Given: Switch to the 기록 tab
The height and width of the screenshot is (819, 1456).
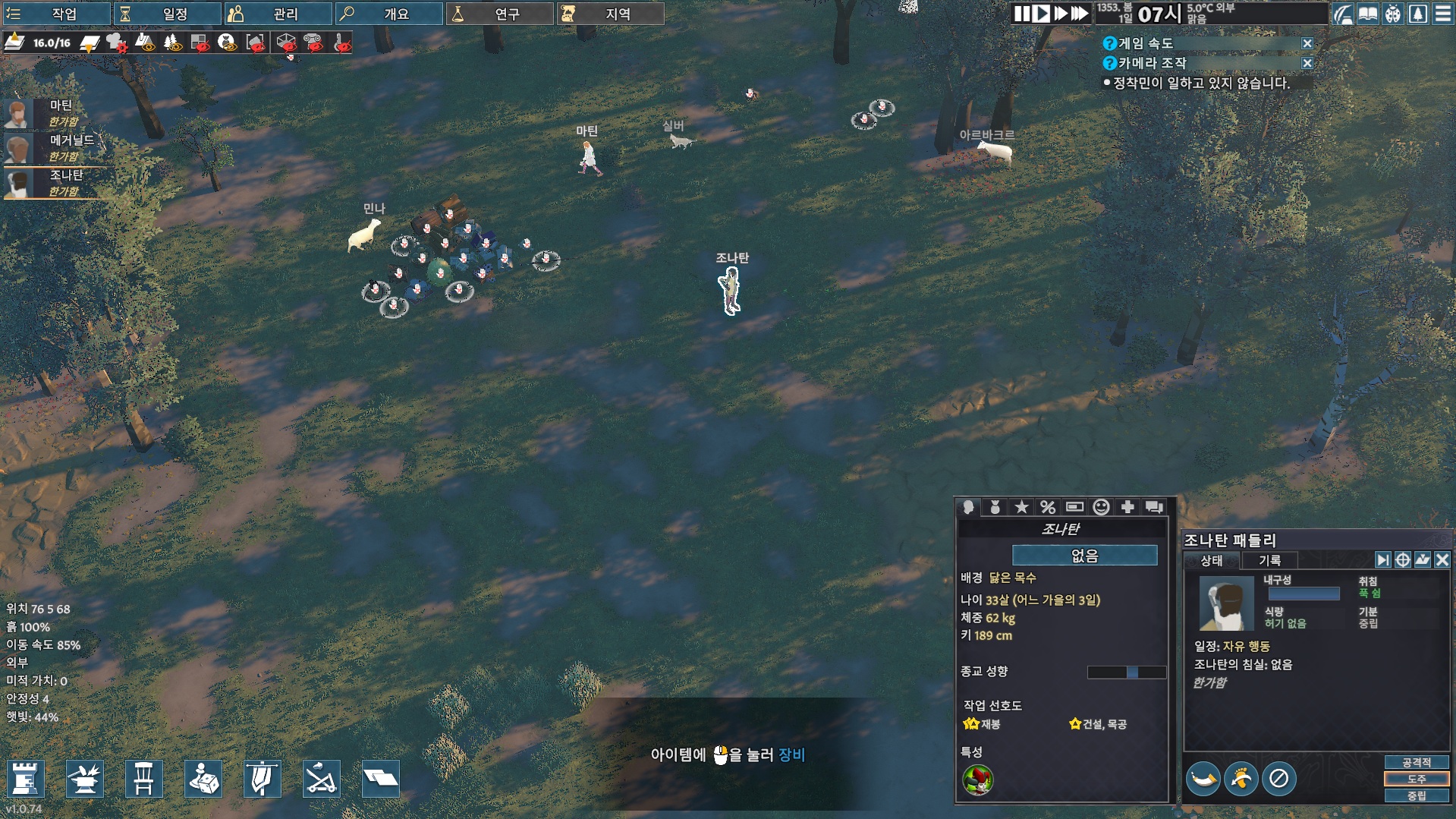Looking at the screenshot, I should 1269,560.
